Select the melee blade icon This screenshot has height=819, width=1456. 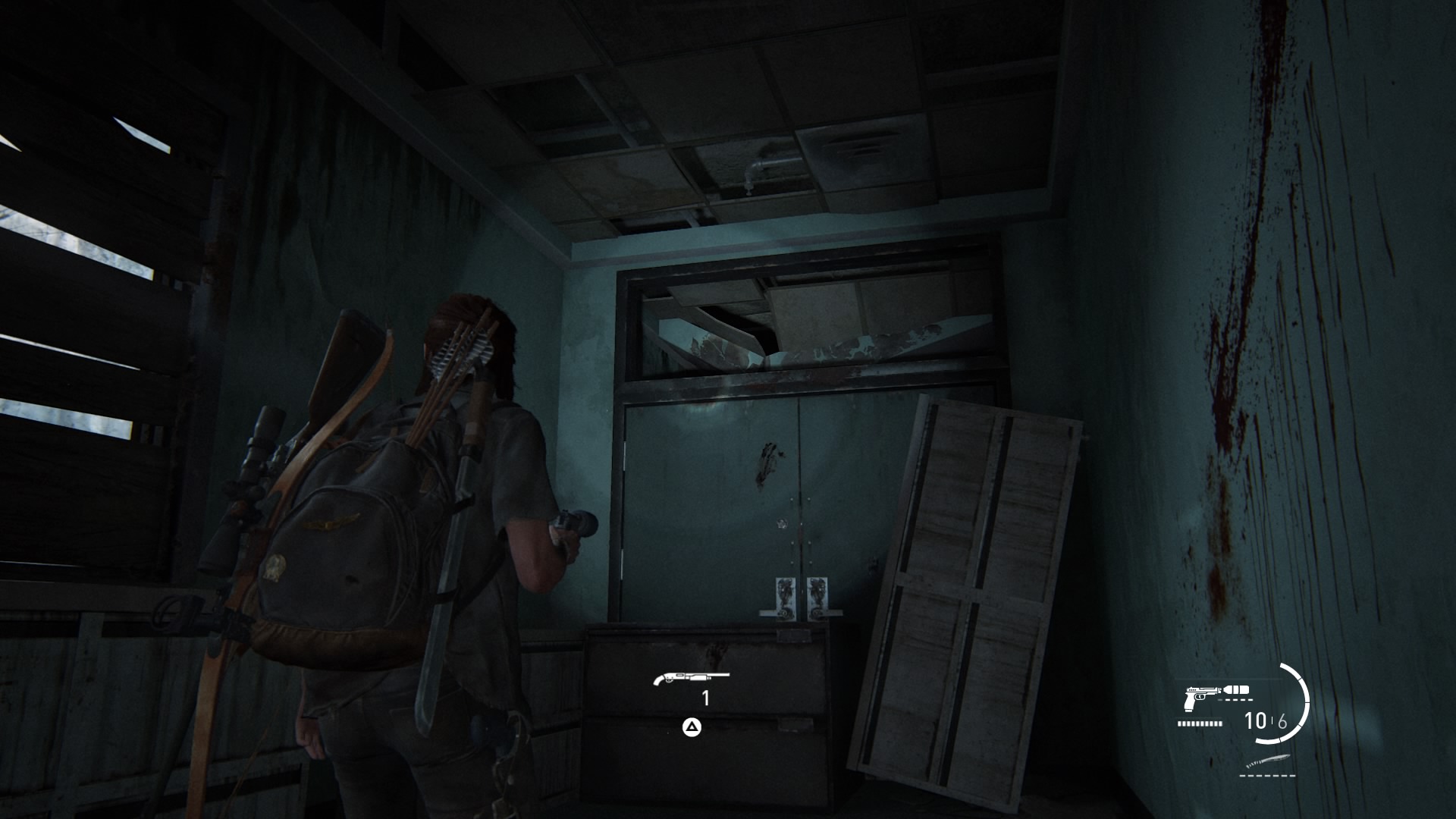point(1267,761)
